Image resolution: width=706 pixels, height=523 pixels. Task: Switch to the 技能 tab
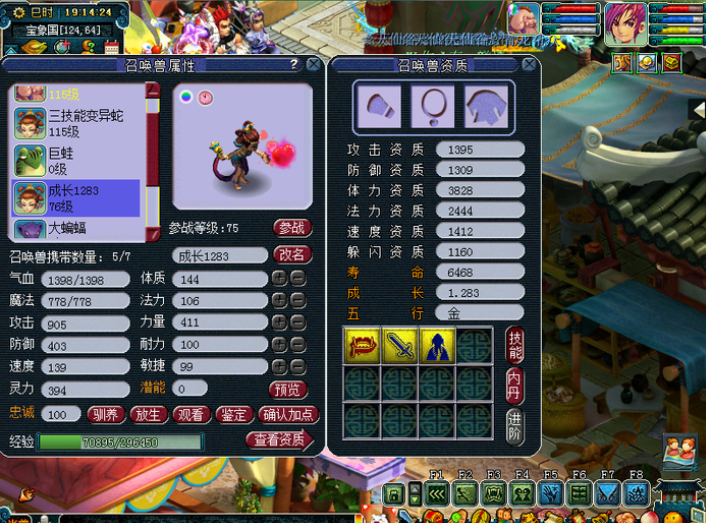pos(515,345)
